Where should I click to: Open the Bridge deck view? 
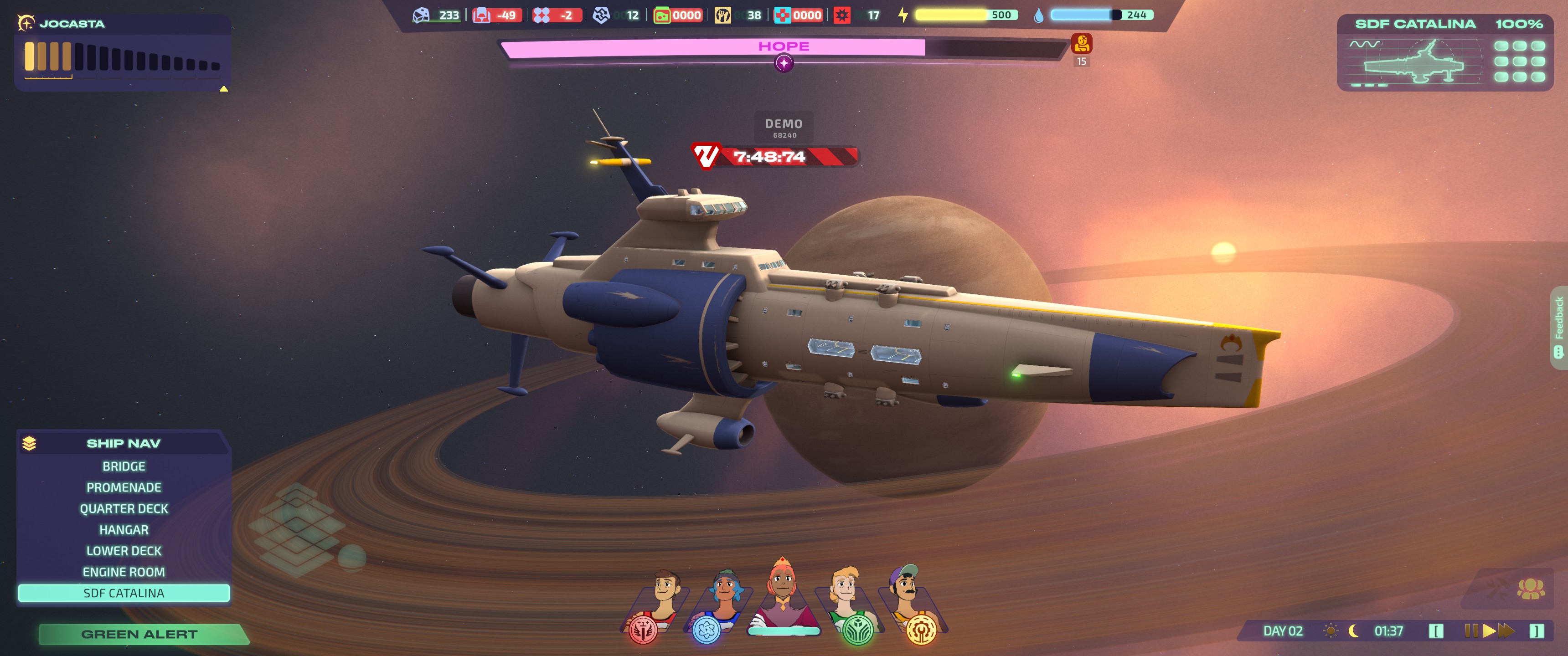[x=124, y=466]
